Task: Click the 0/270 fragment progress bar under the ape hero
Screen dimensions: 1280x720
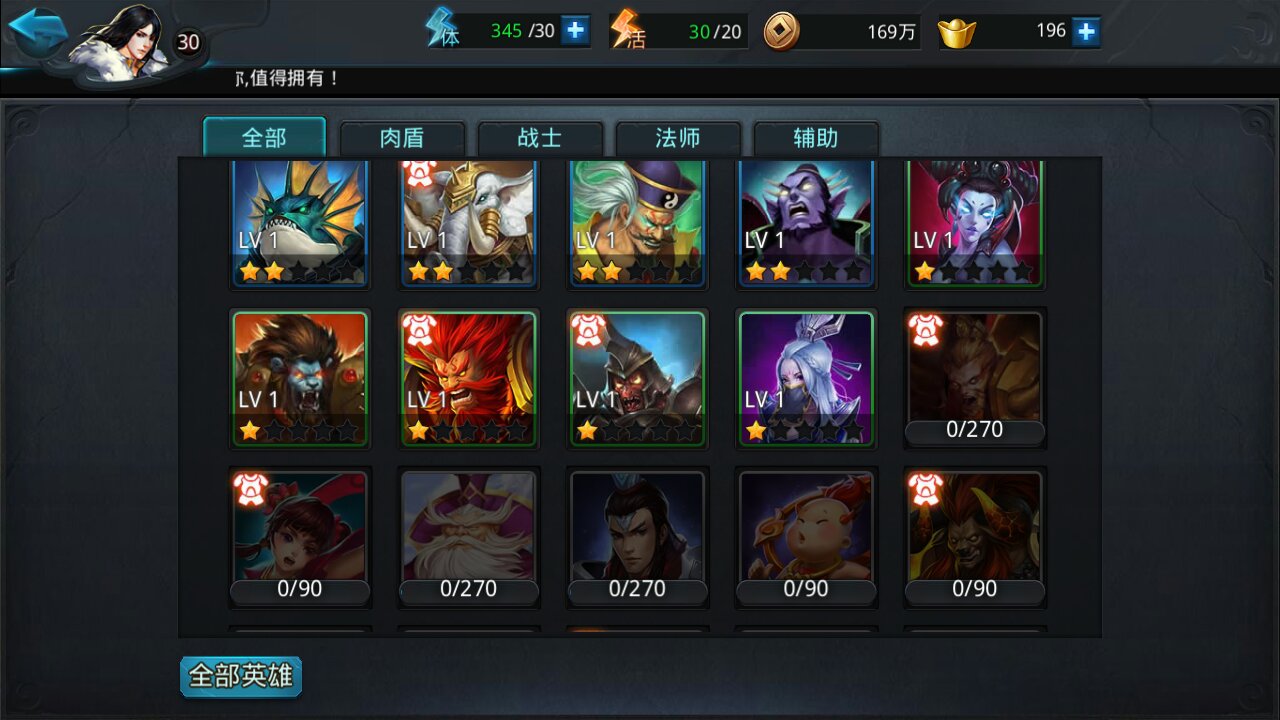Action: (x=973, y=430)
